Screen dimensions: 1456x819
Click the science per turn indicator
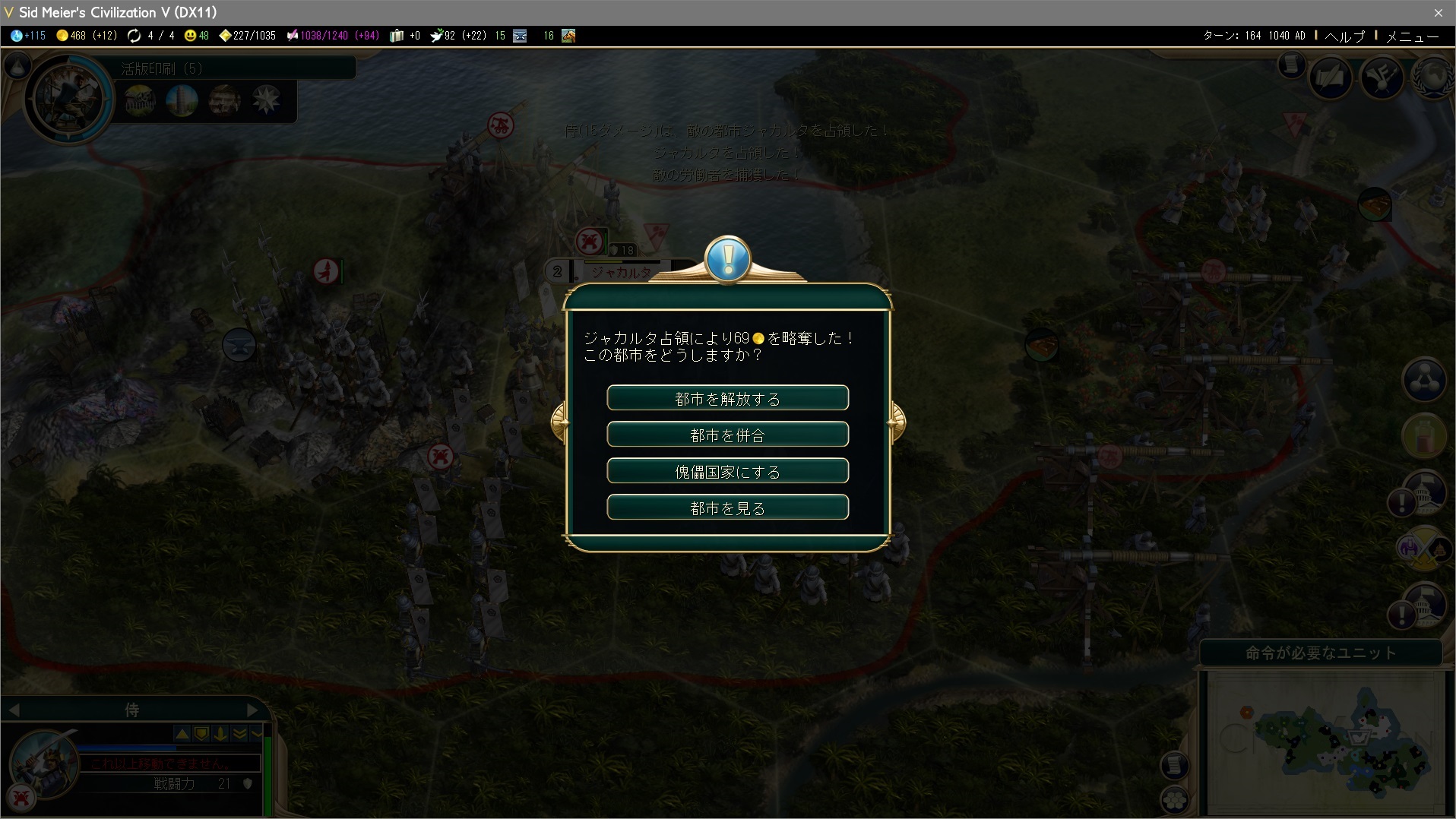(28, 36)
